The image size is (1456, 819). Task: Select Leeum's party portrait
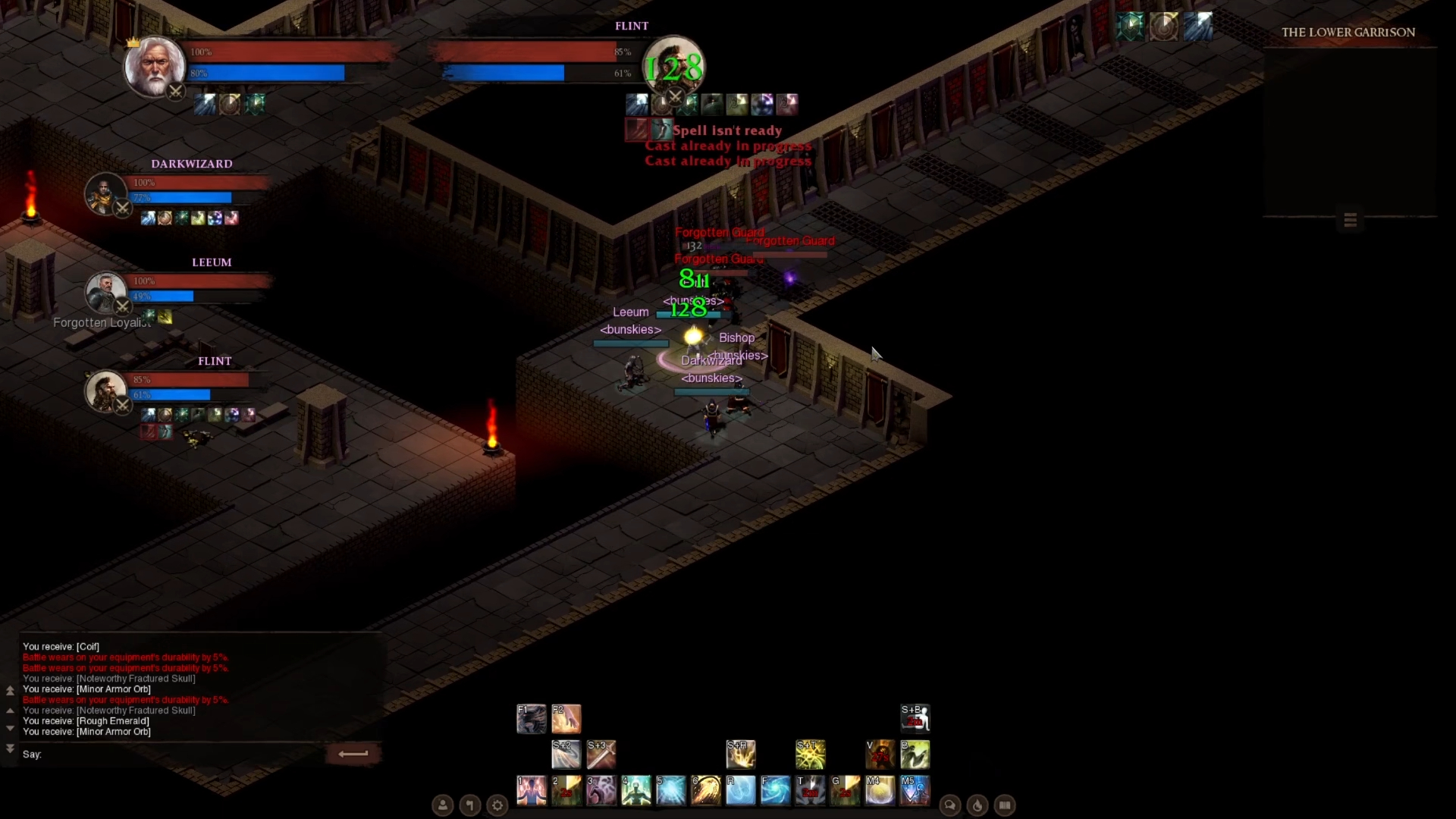(105, 293)
